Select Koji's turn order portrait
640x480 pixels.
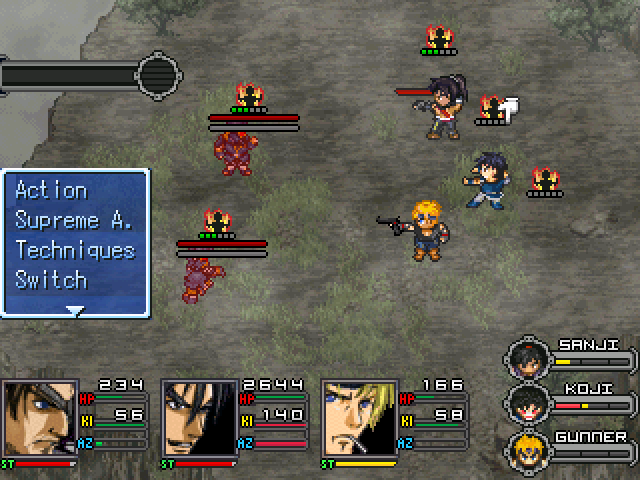[525, 403]
